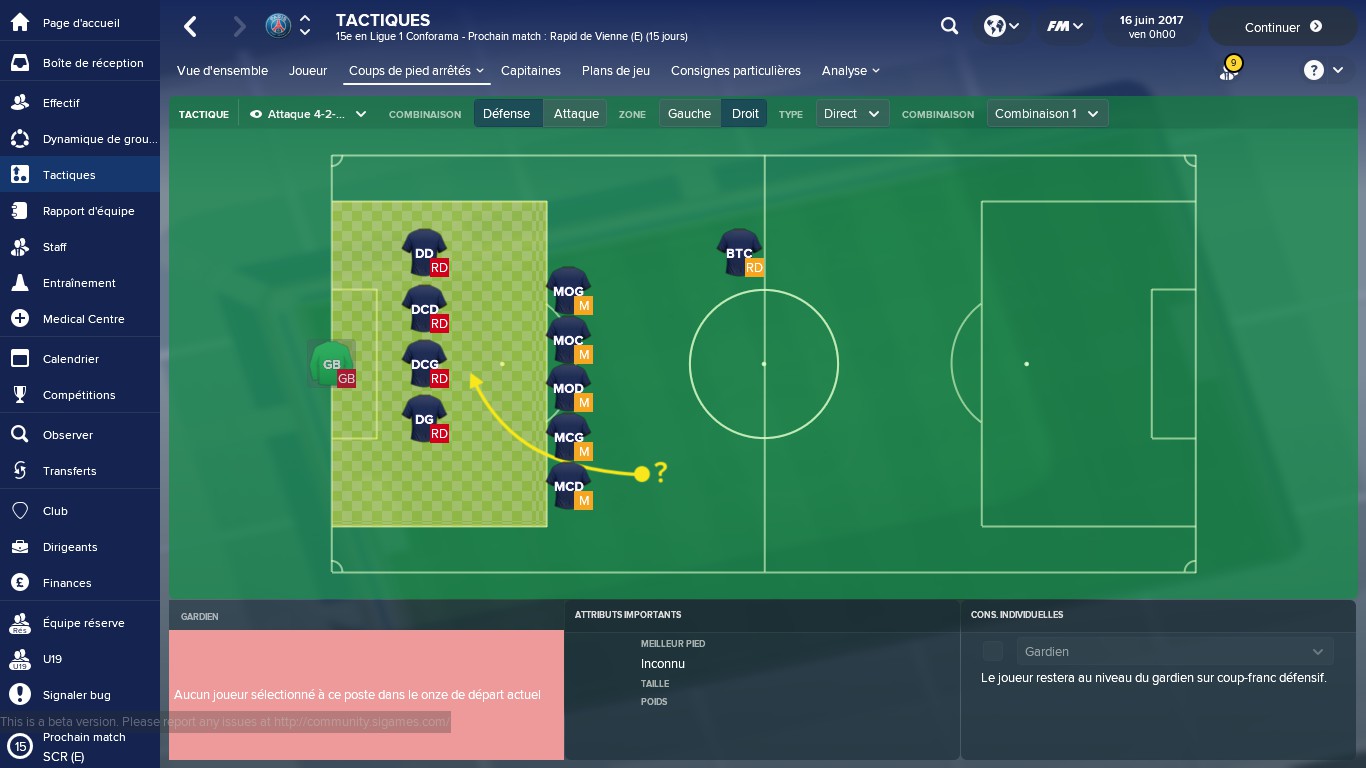Open the Transferts section
Viewport: 1366px width, 768px height.
69,471
